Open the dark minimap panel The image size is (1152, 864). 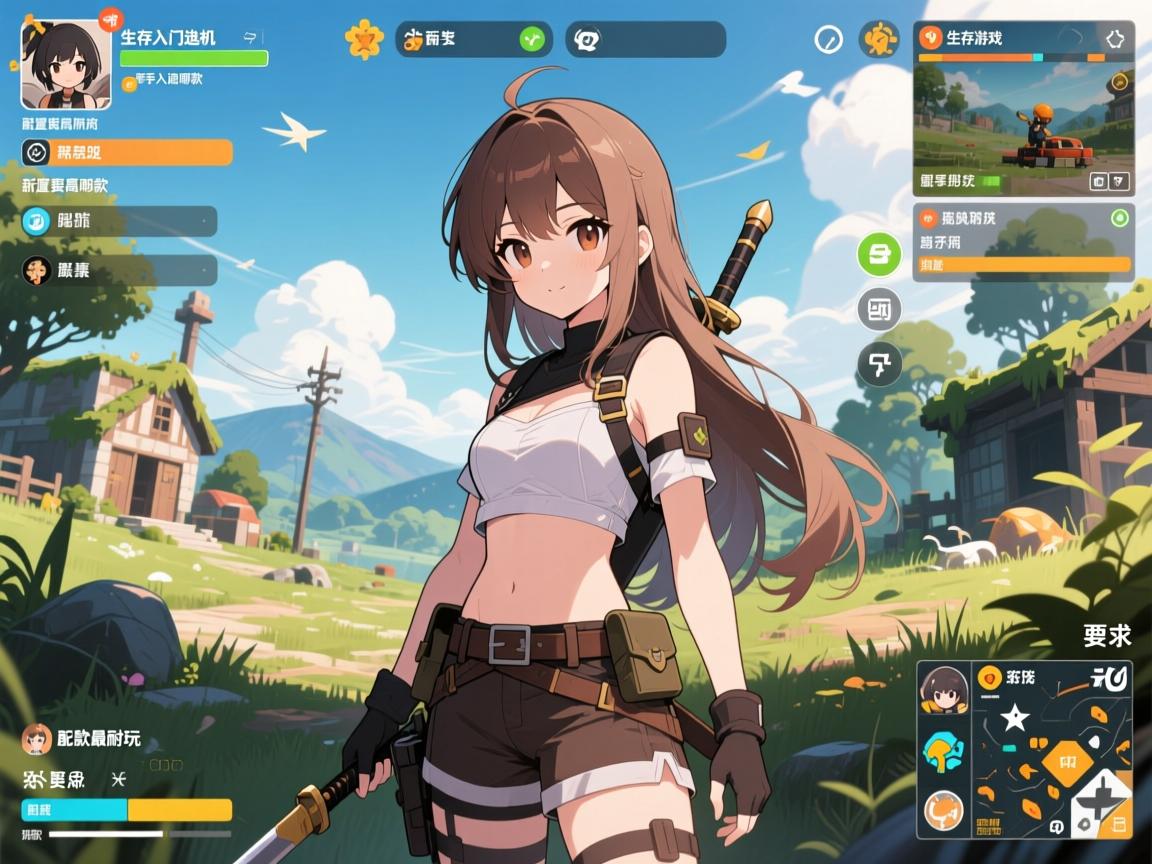tap(1051, 750)
